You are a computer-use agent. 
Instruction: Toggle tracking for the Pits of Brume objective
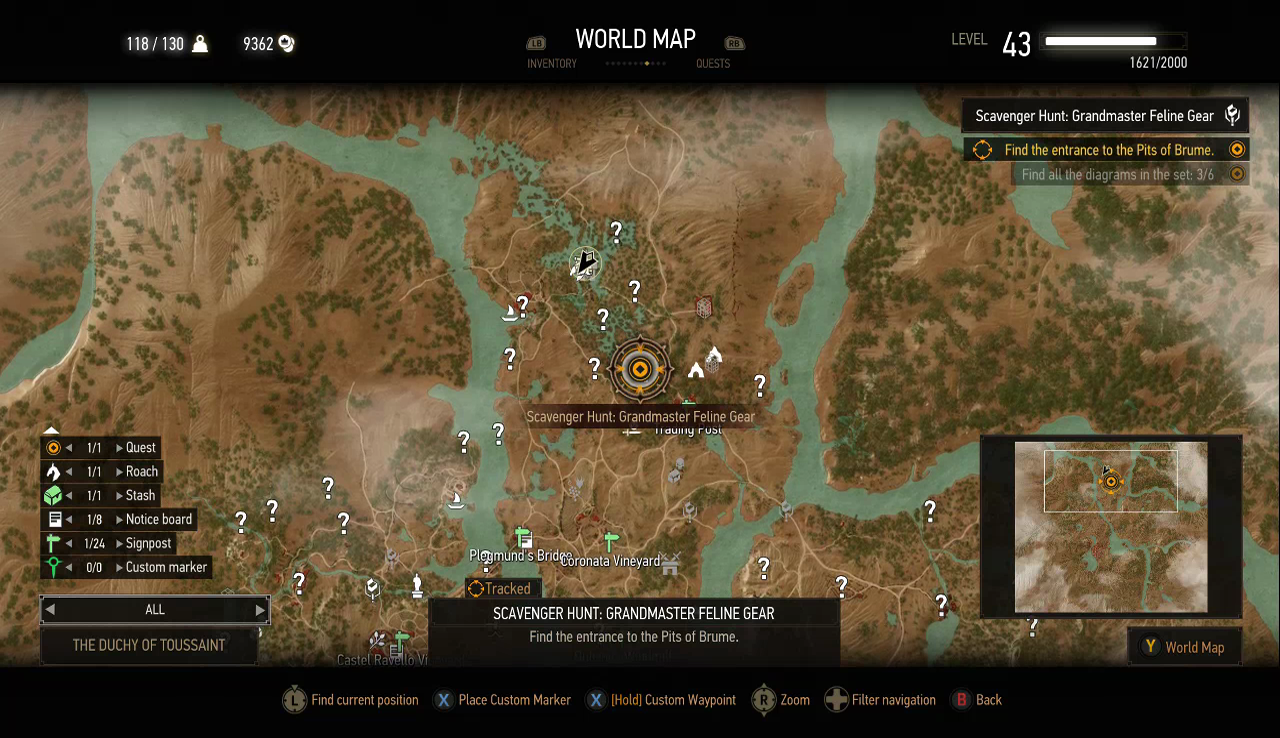(x=1237, y=149)
